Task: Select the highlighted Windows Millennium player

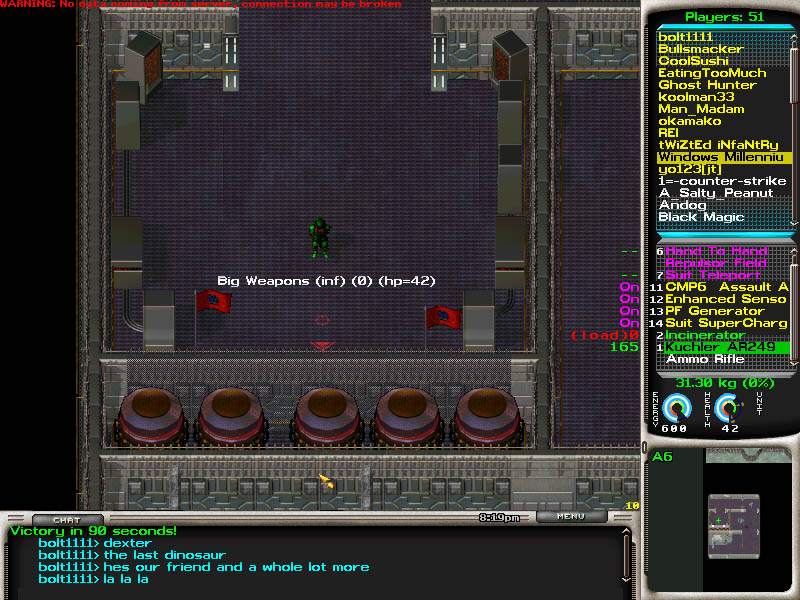Action: click(x=723, y=157)
